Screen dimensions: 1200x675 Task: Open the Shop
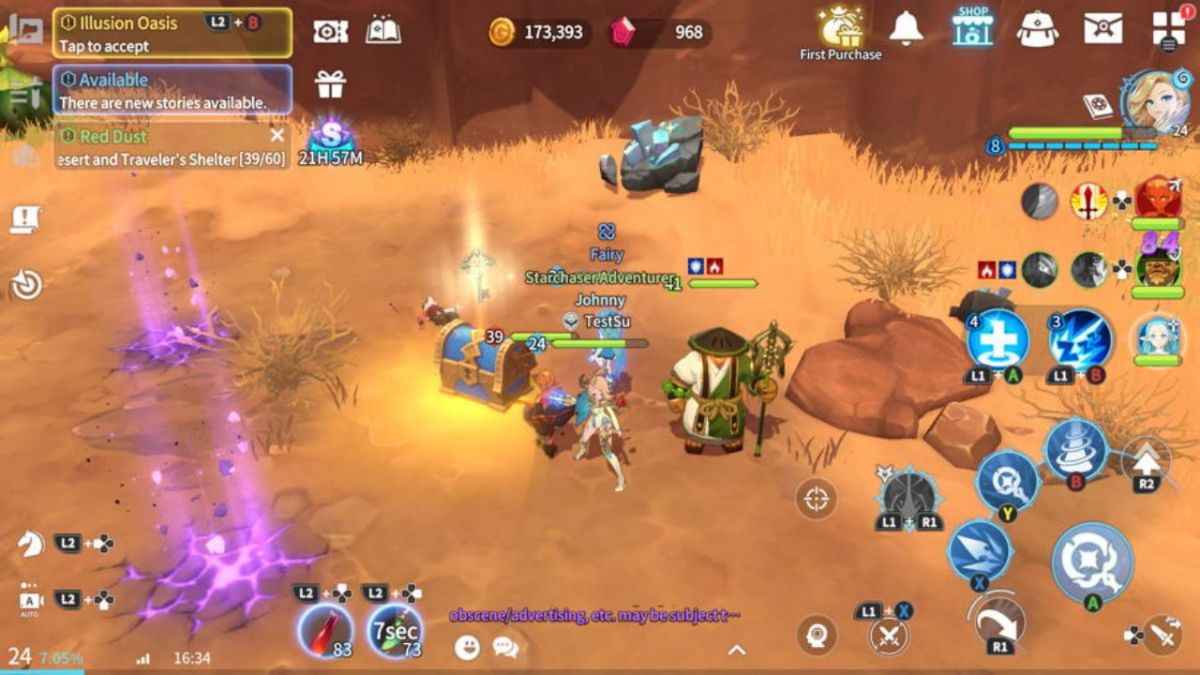[972, 28]
